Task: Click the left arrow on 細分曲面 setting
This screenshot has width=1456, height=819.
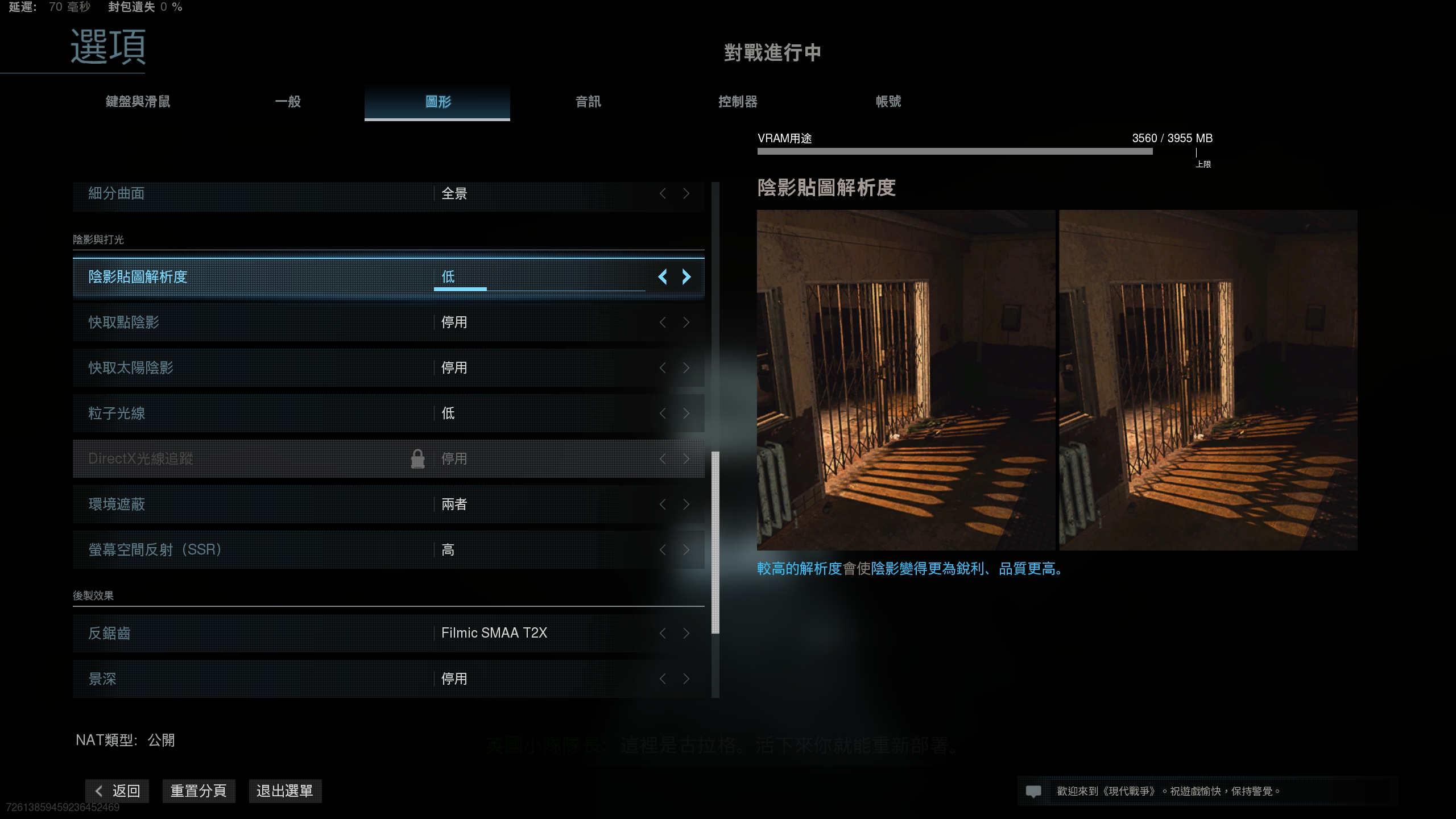Action: coord(662,193)
